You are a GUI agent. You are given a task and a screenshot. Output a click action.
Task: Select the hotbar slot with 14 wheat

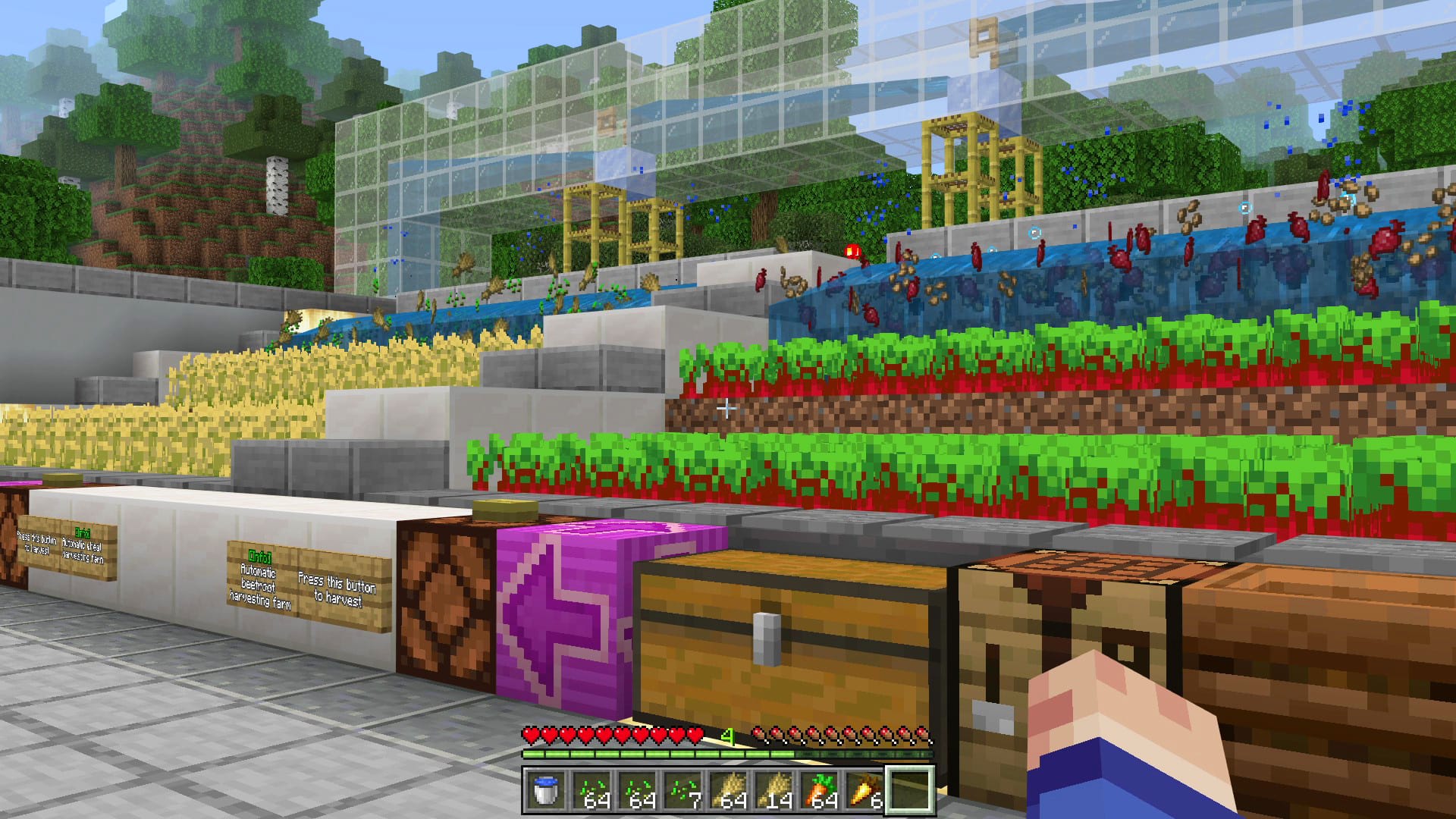click(x=777, y=790)
